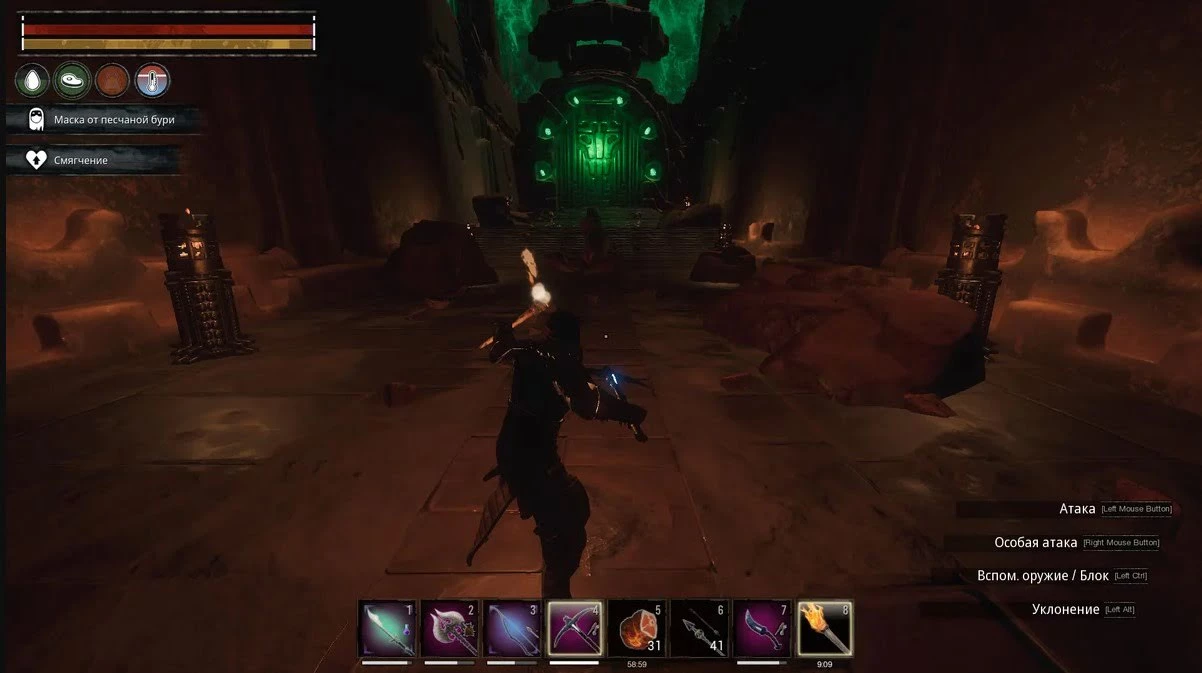The width and height of the screenshot is (1202, 673).
Task: Click the meat steak hunger status icon
Action: (72, 80)
